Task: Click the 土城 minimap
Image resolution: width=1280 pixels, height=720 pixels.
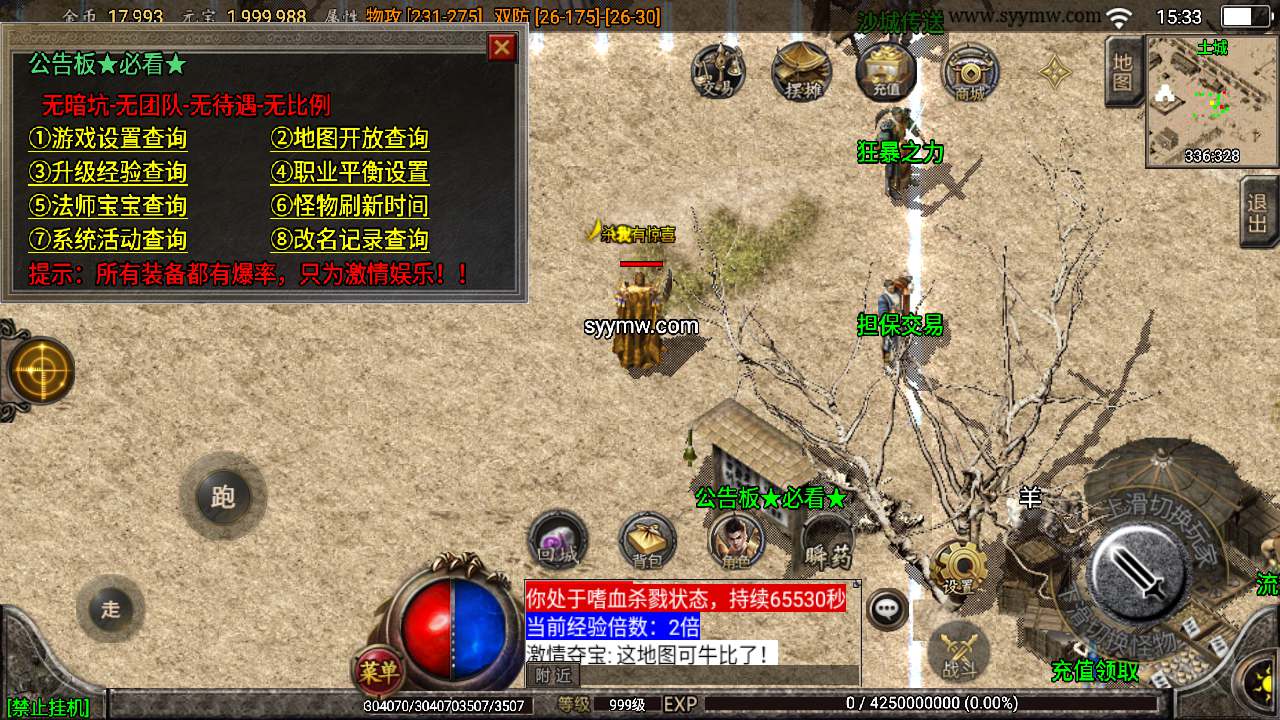Action: [1212, 101]
